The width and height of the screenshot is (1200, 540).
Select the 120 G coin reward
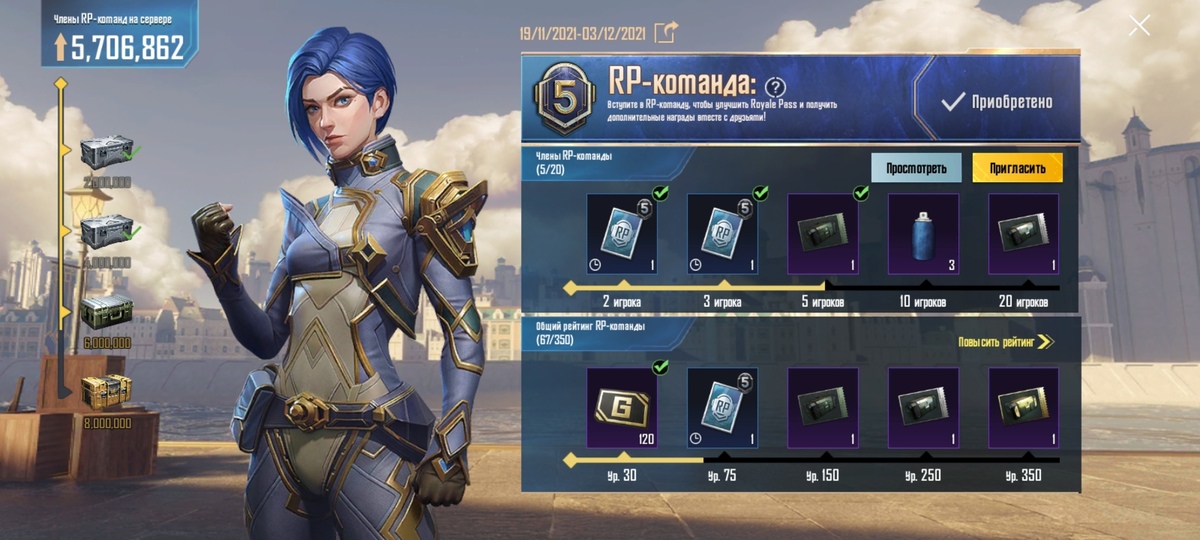622,407
